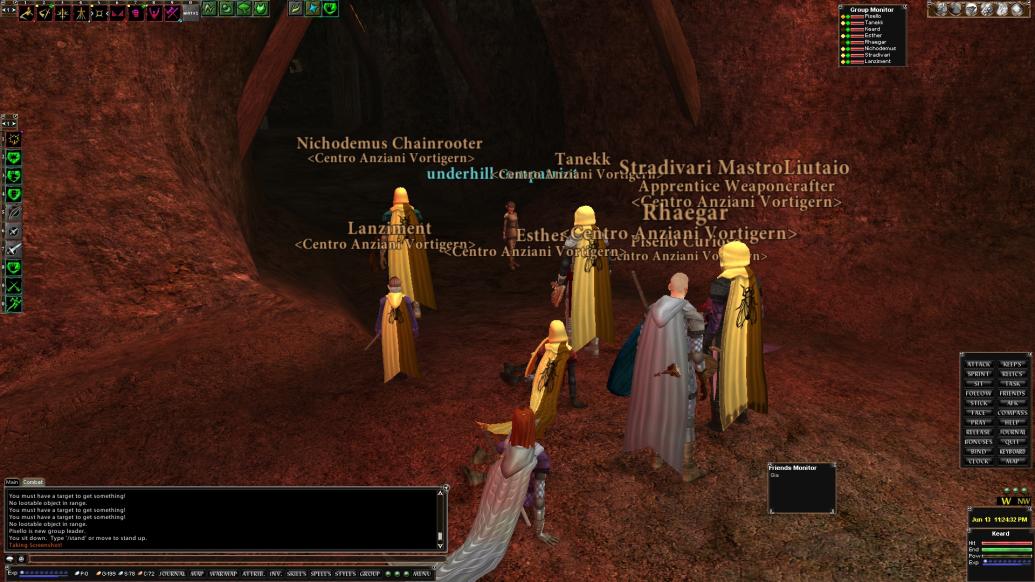Toggle the Sprint command button

click(979, 374)
